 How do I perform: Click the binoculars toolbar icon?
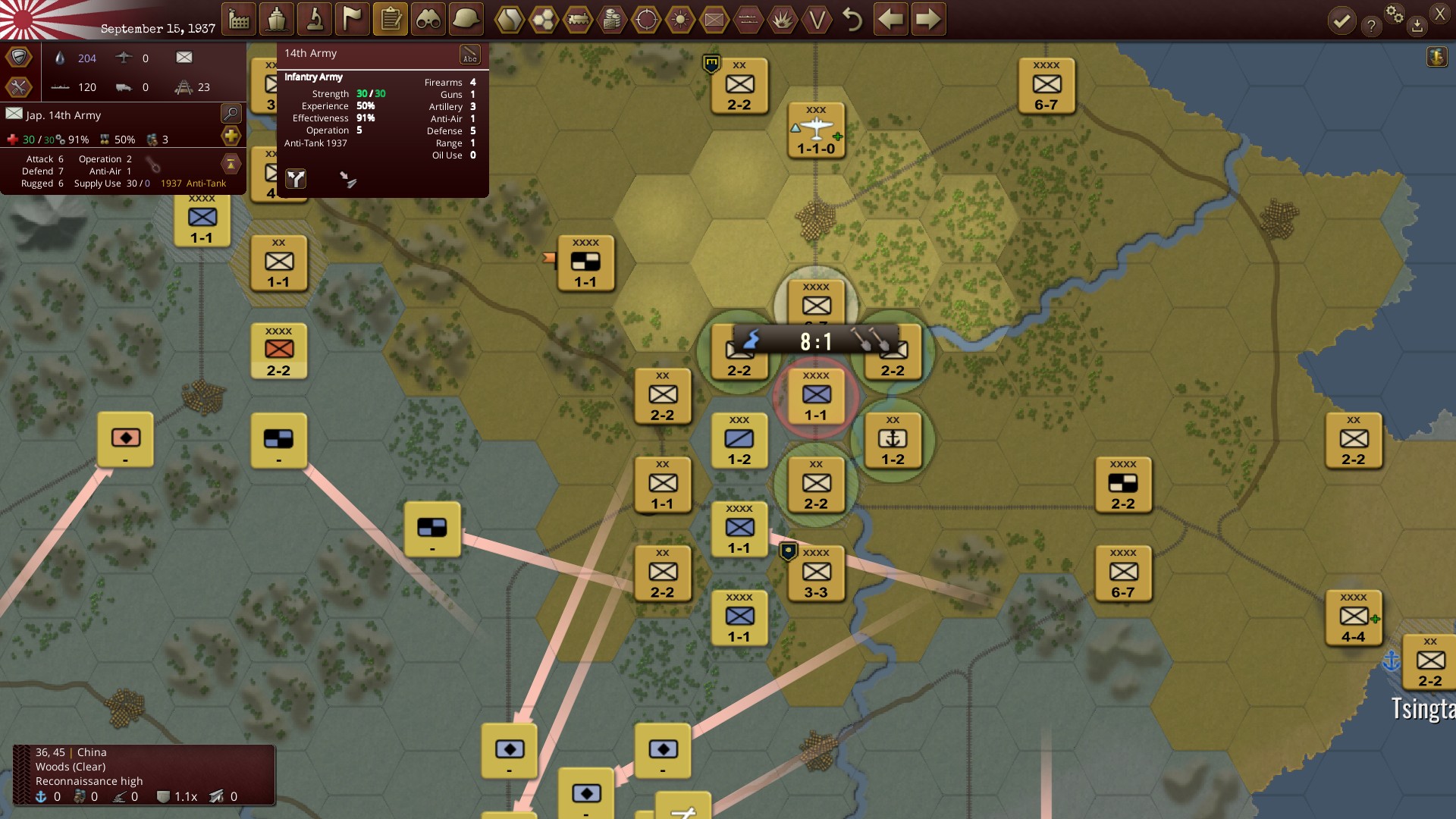tap(428, 20)
